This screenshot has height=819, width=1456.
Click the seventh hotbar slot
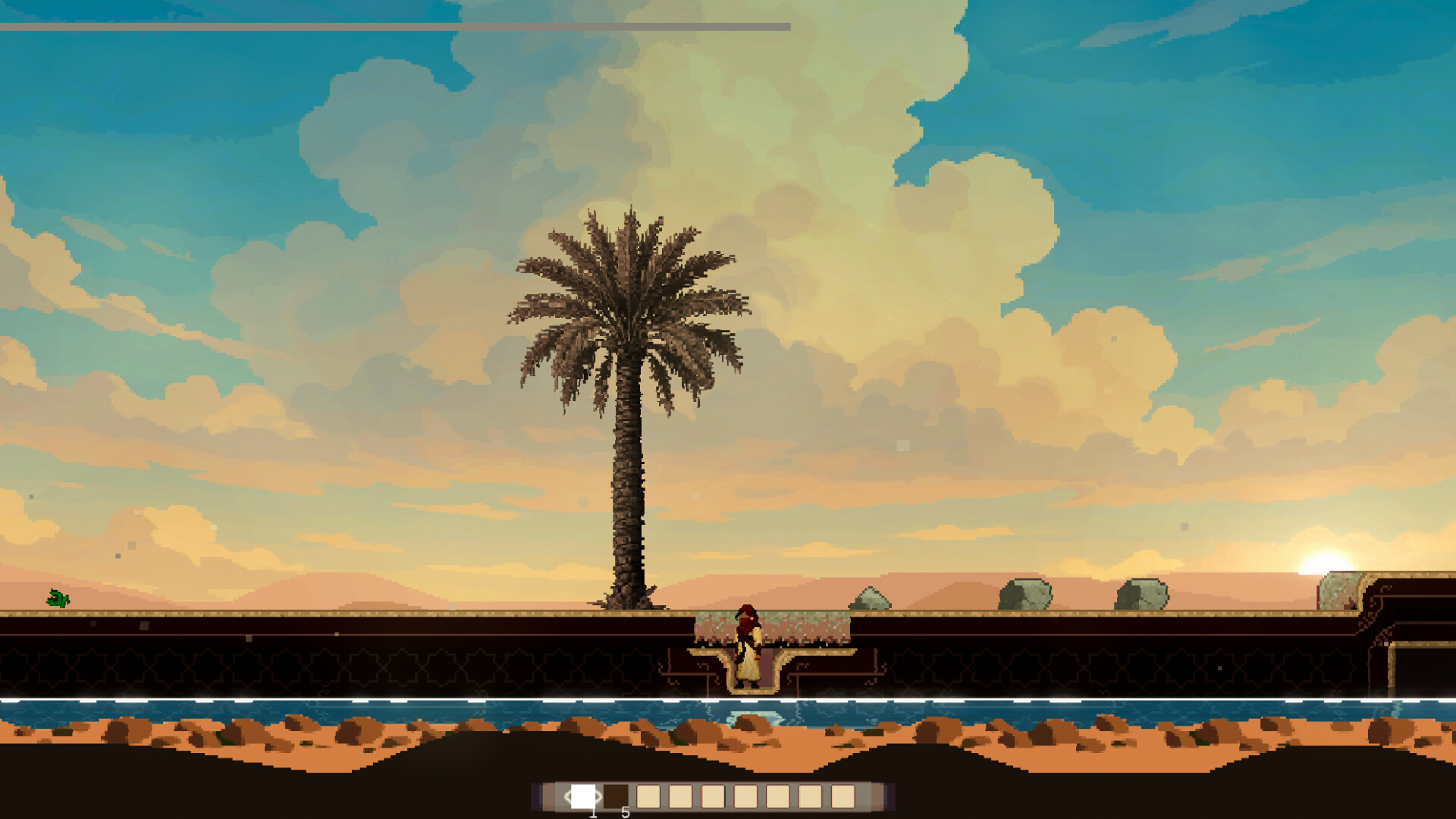tap(778, 796)
